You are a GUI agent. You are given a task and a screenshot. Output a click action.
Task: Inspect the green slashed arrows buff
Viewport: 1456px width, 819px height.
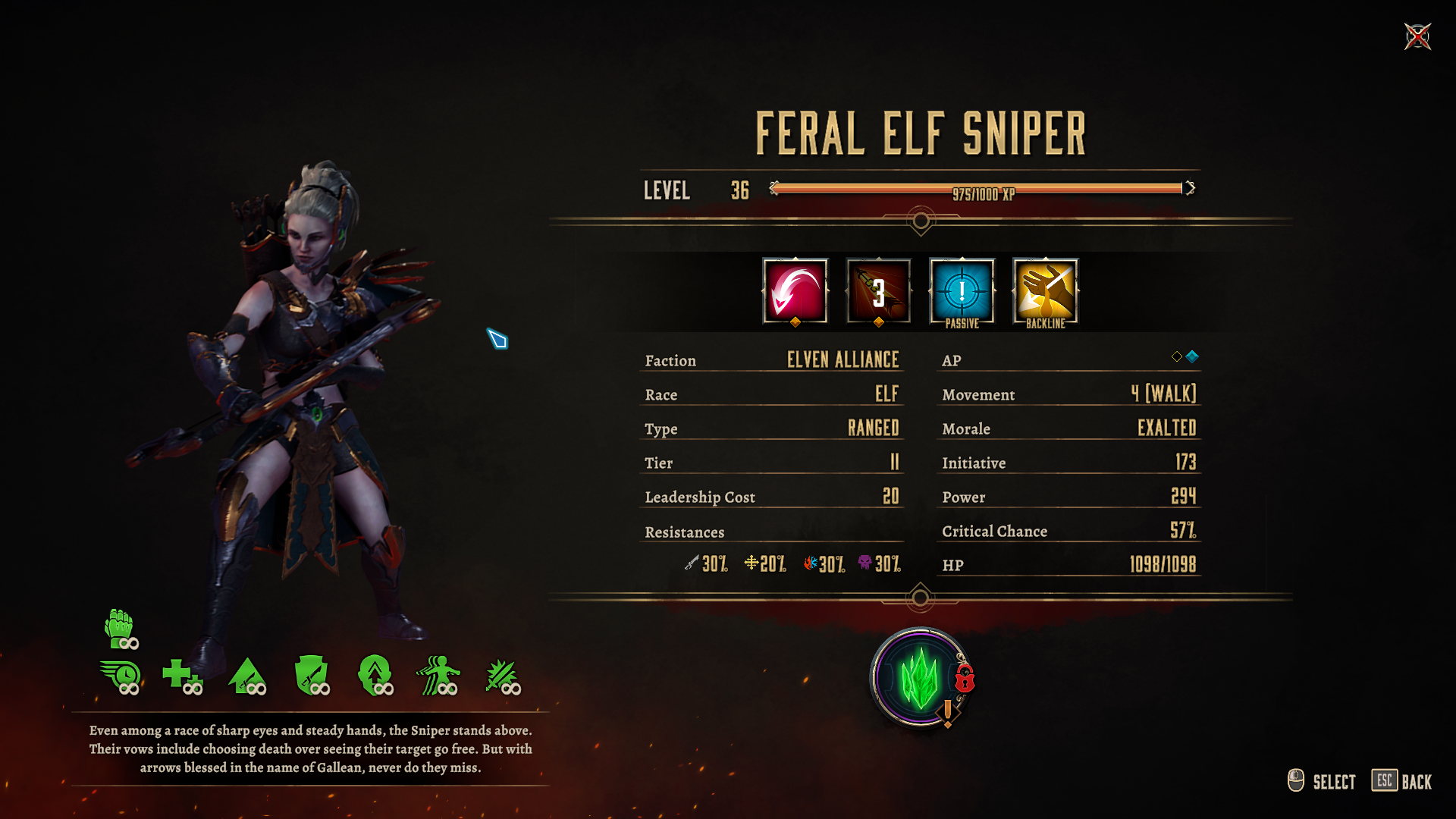[x=502, y=676]
